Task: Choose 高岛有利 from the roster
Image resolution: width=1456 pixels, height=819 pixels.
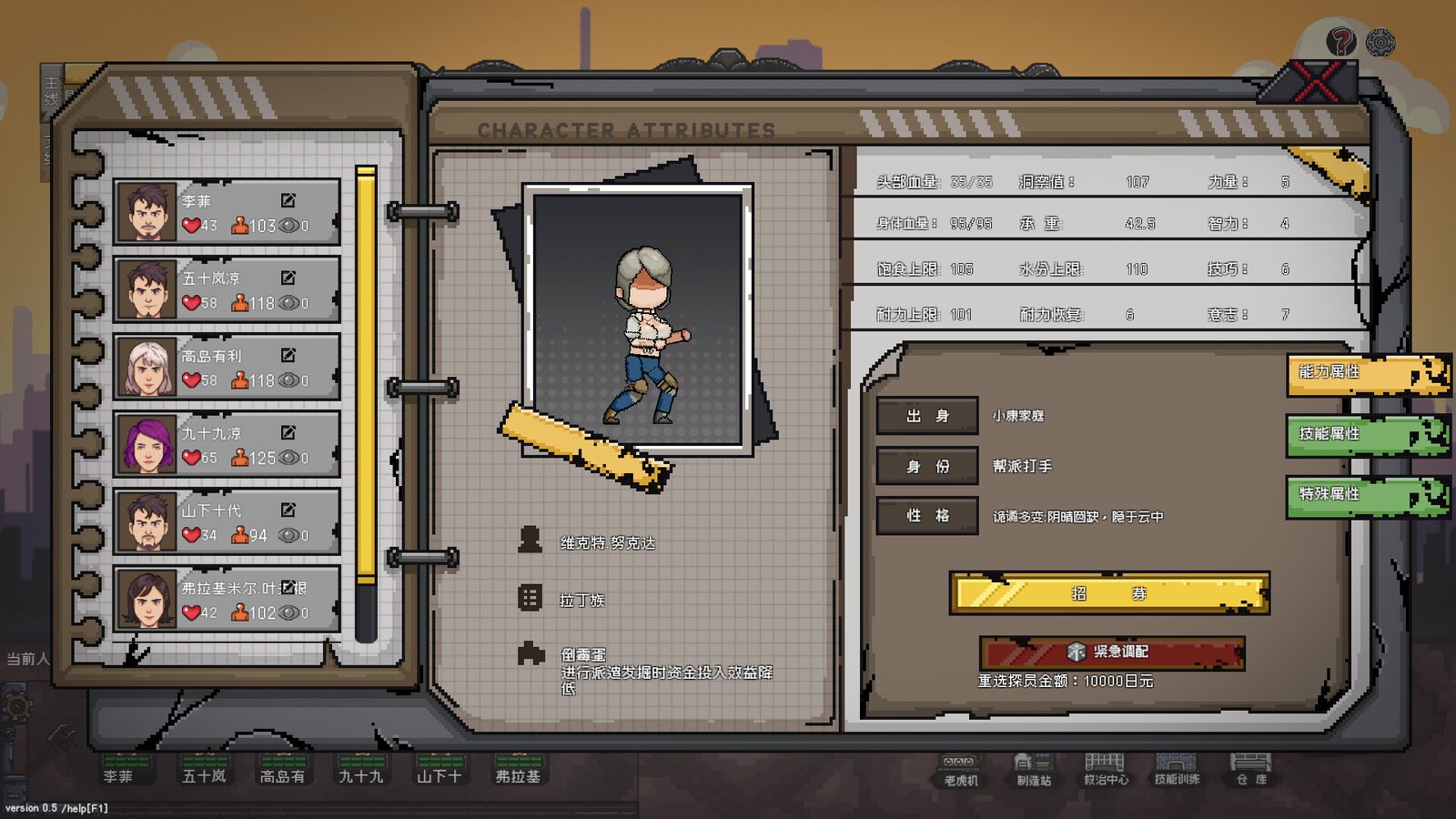Action: tap(227, 368)
